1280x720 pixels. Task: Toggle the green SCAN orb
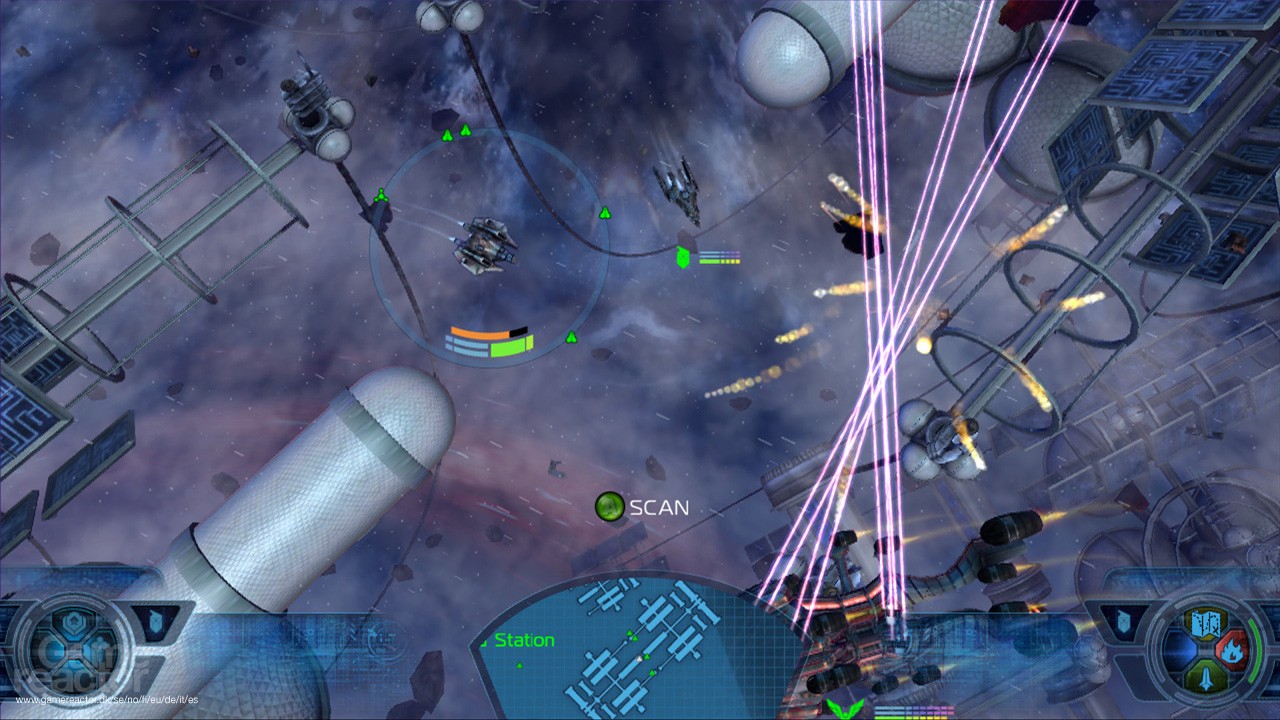[609, 507]
